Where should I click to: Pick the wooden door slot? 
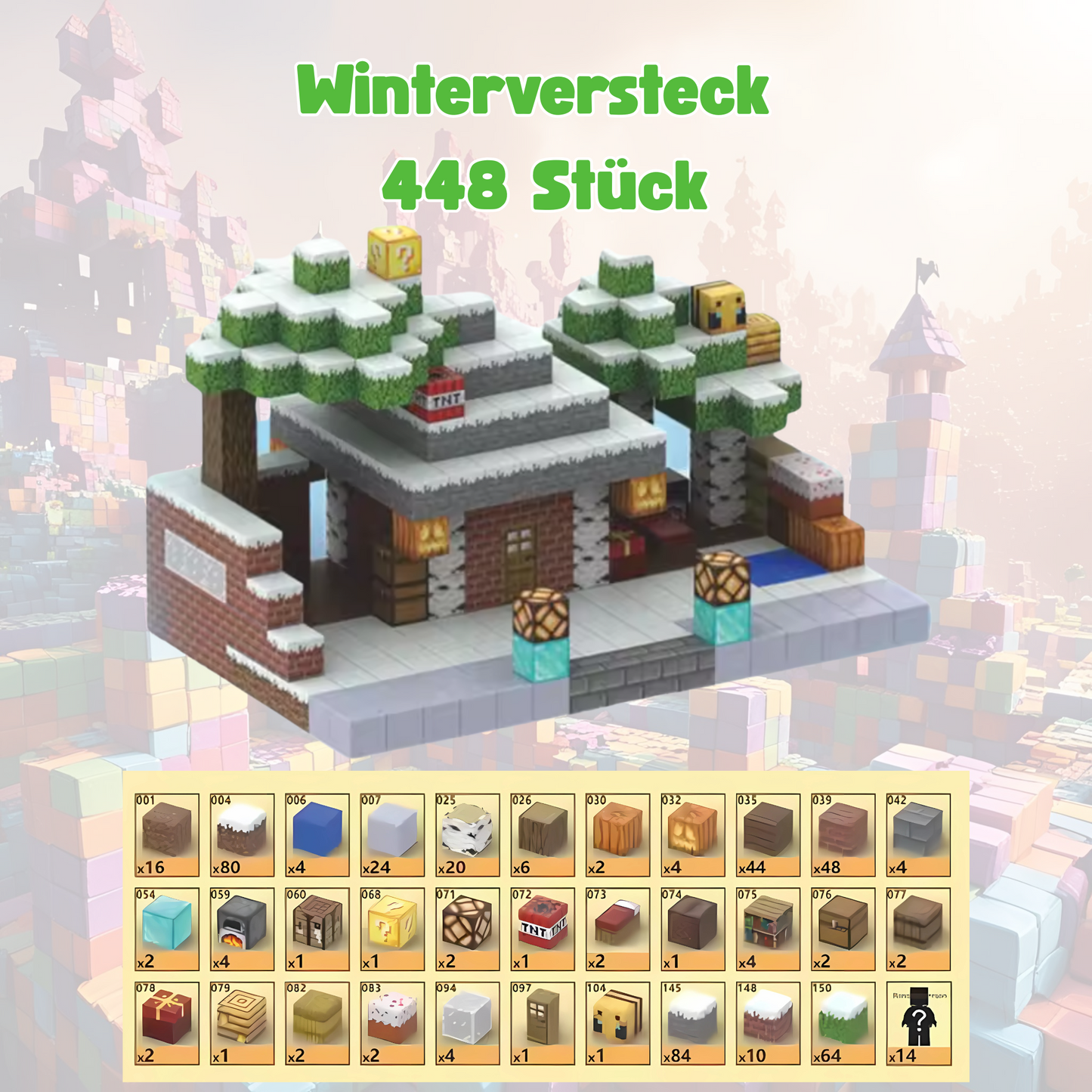tap(543, 1023)
